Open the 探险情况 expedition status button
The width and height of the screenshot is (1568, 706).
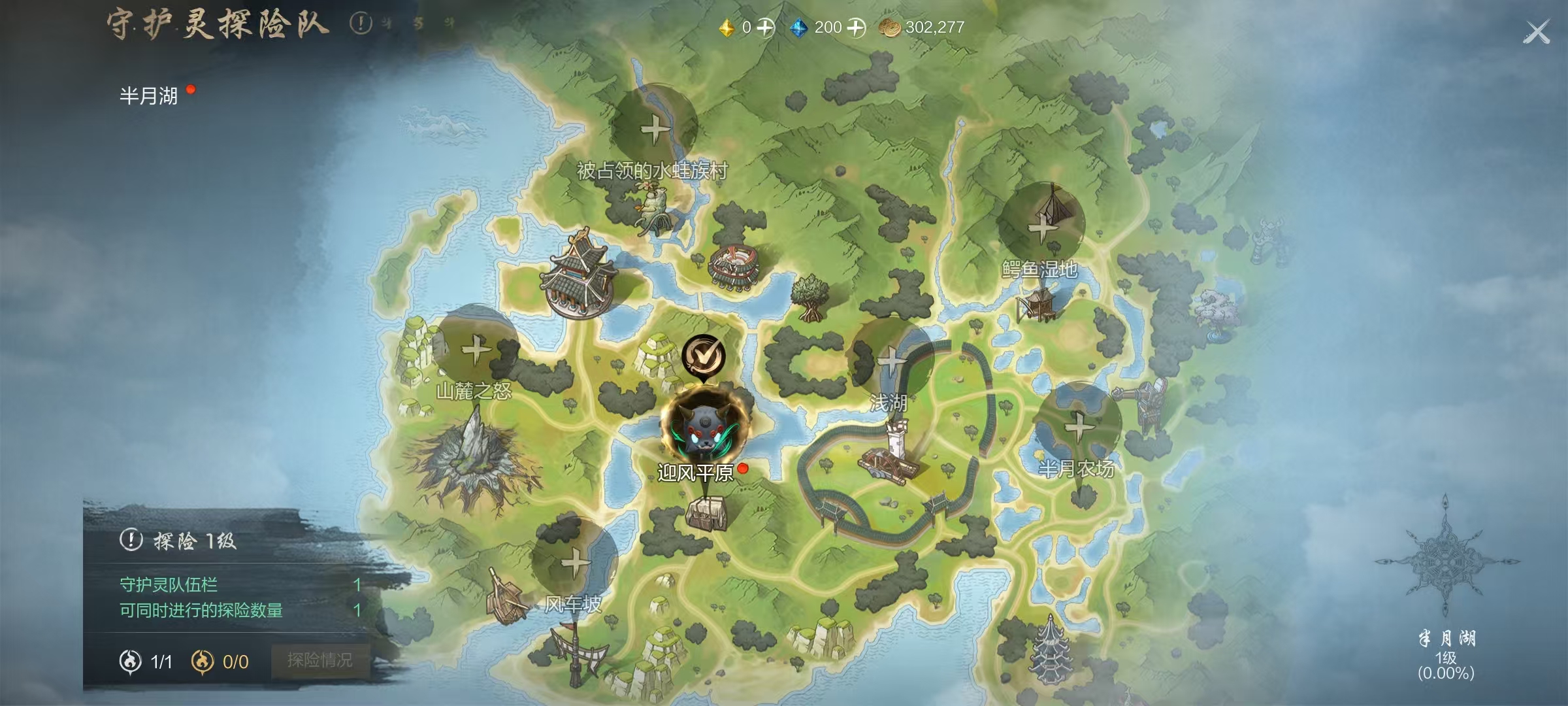point(320,660)
